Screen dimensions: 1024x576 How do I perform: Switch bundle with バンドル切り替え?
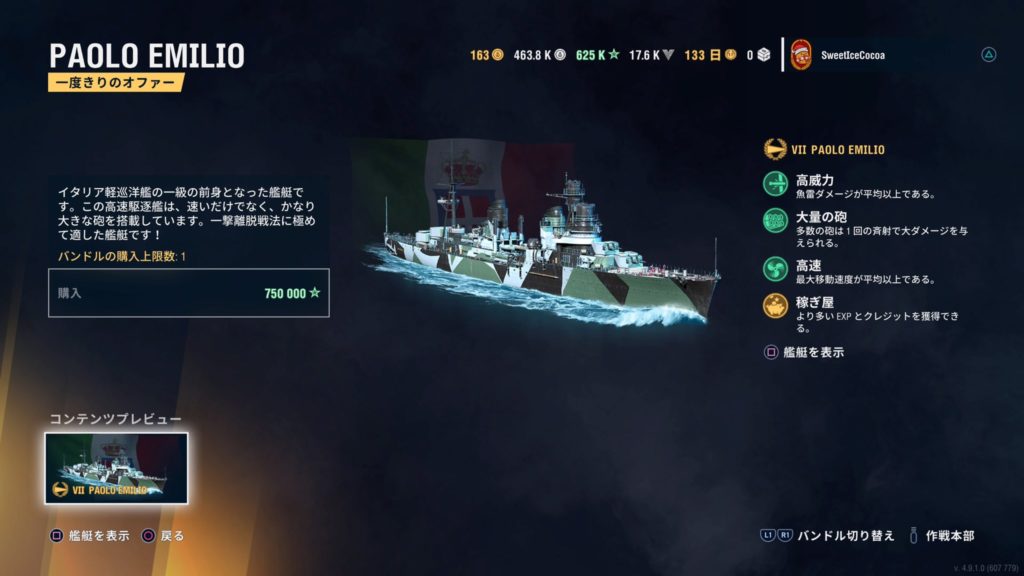tap(828, 536)
